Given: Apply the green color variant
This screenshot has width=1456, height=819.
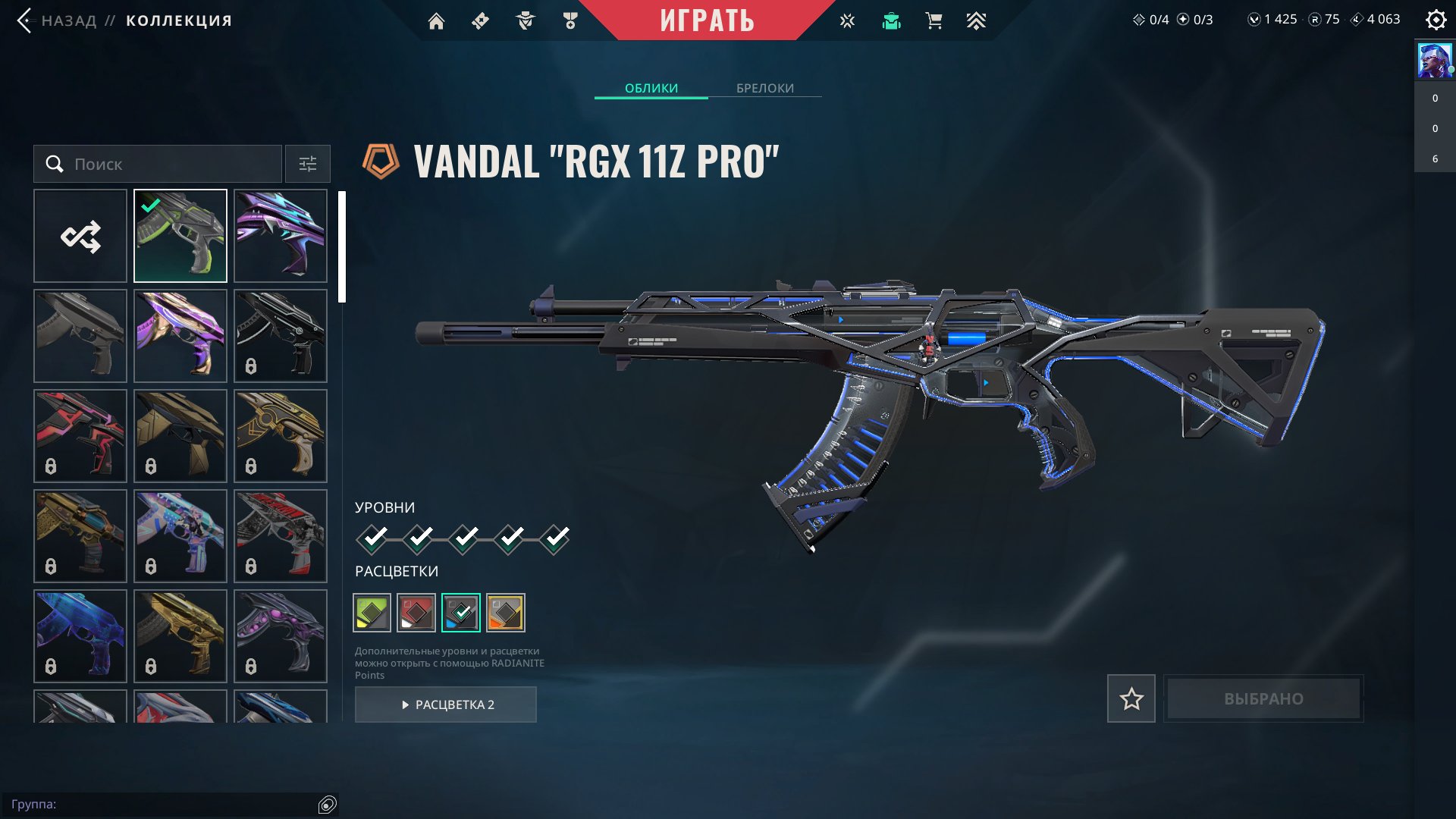Looking at the screenshot, I should click(x=372, y=613).
